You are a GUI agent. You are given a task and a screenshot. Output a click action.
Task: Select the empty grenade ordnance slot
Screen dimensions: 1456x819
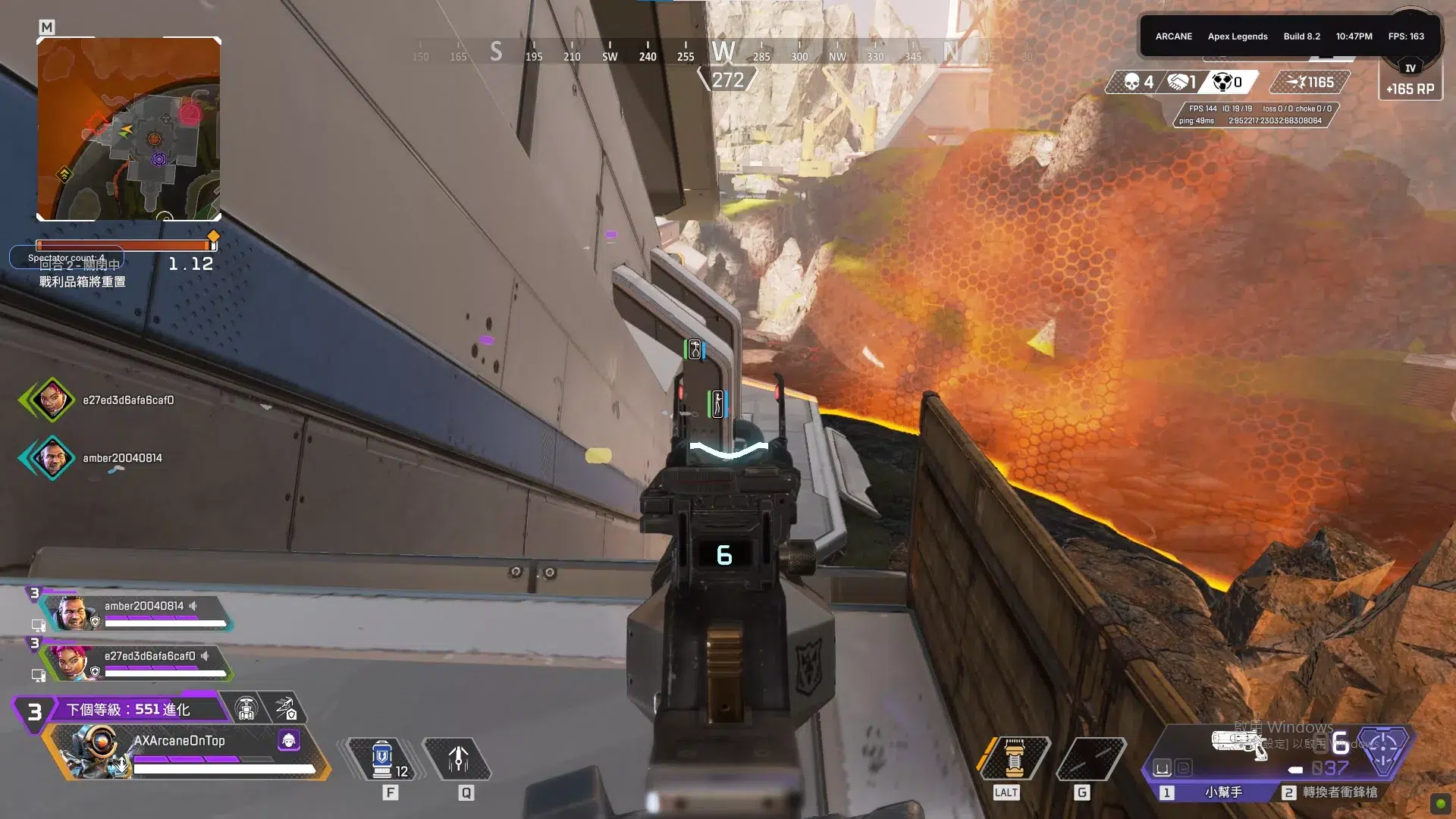point(1090,758)
